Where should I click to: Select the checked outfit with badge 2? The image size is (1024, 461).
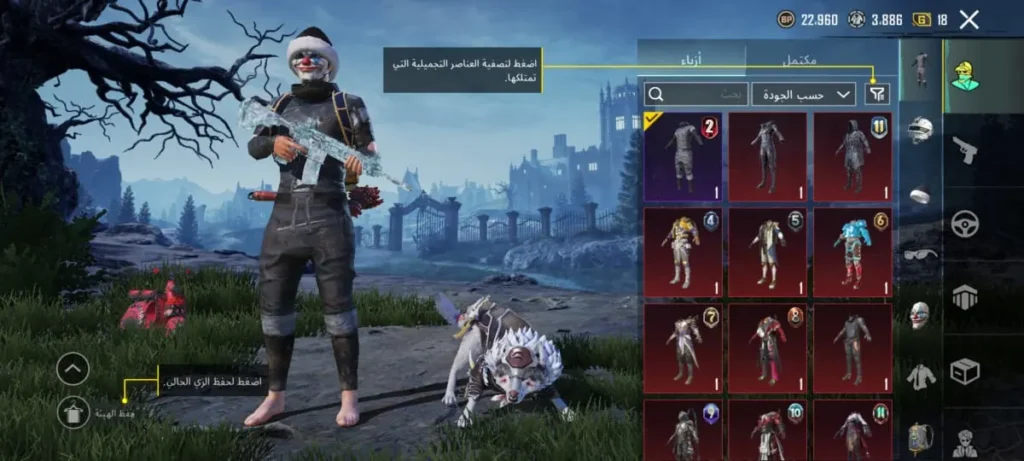click(685, 156)
